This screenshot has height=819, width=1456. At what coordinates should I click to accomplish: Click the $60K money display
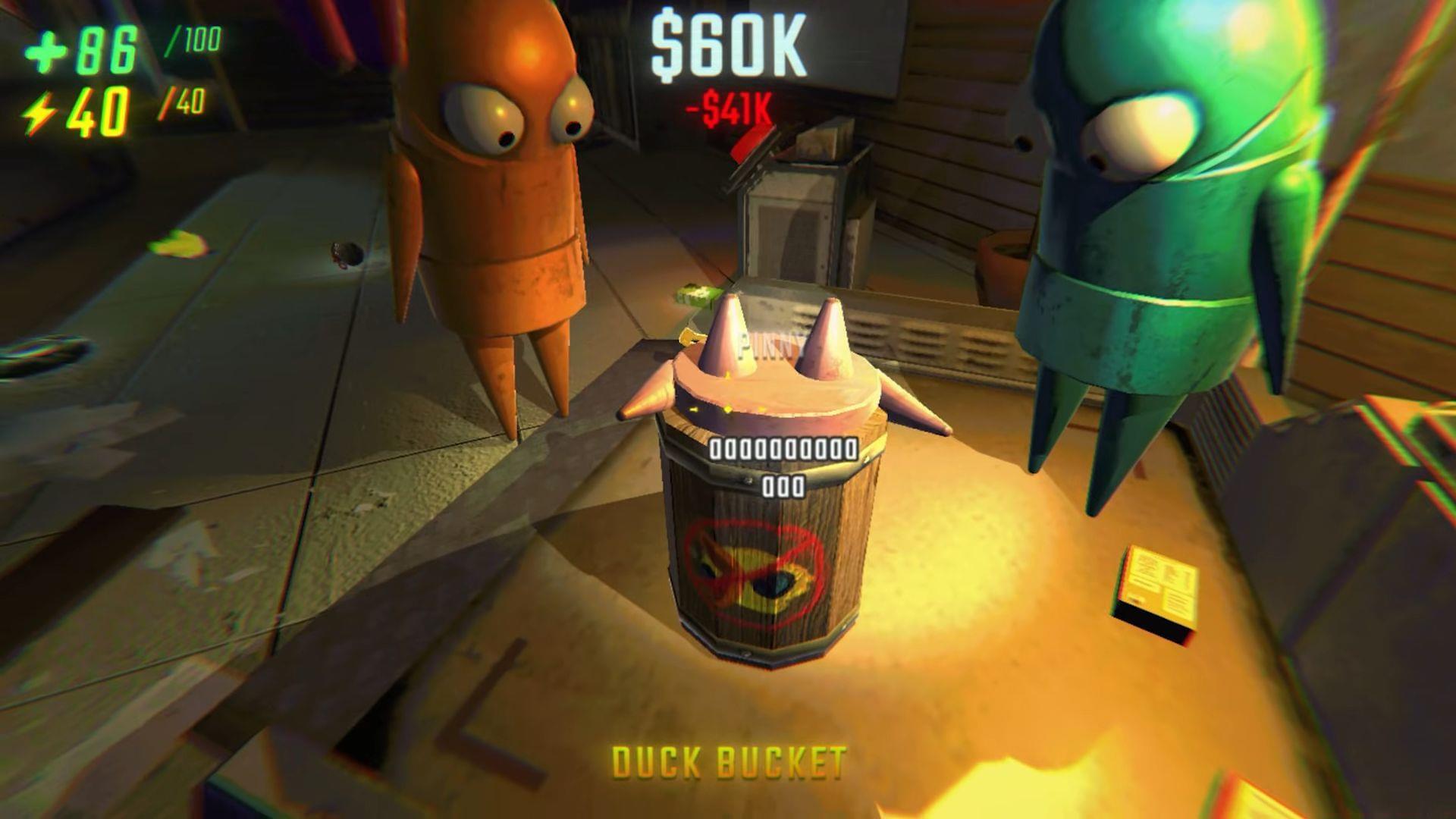(x=728, y=47)
